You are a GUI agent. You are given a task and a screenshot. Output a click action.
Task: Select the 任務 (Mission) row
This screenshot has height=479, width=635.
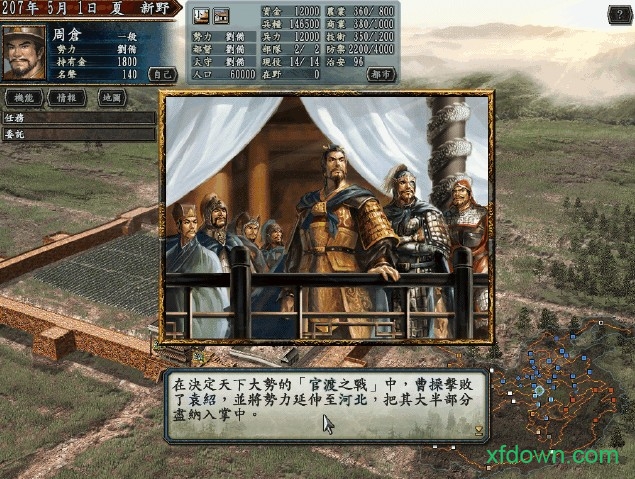(78, 117)
